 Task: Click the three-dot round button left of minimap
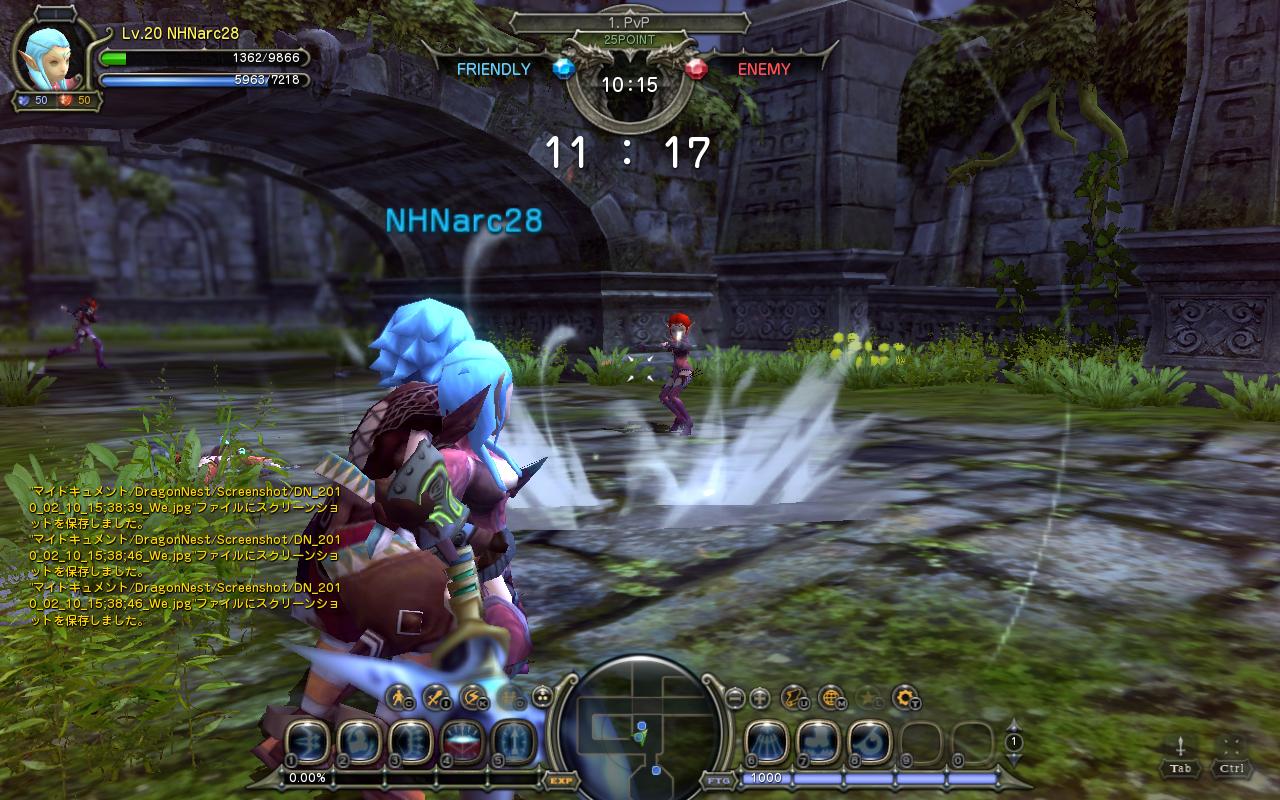click(542, 697)
